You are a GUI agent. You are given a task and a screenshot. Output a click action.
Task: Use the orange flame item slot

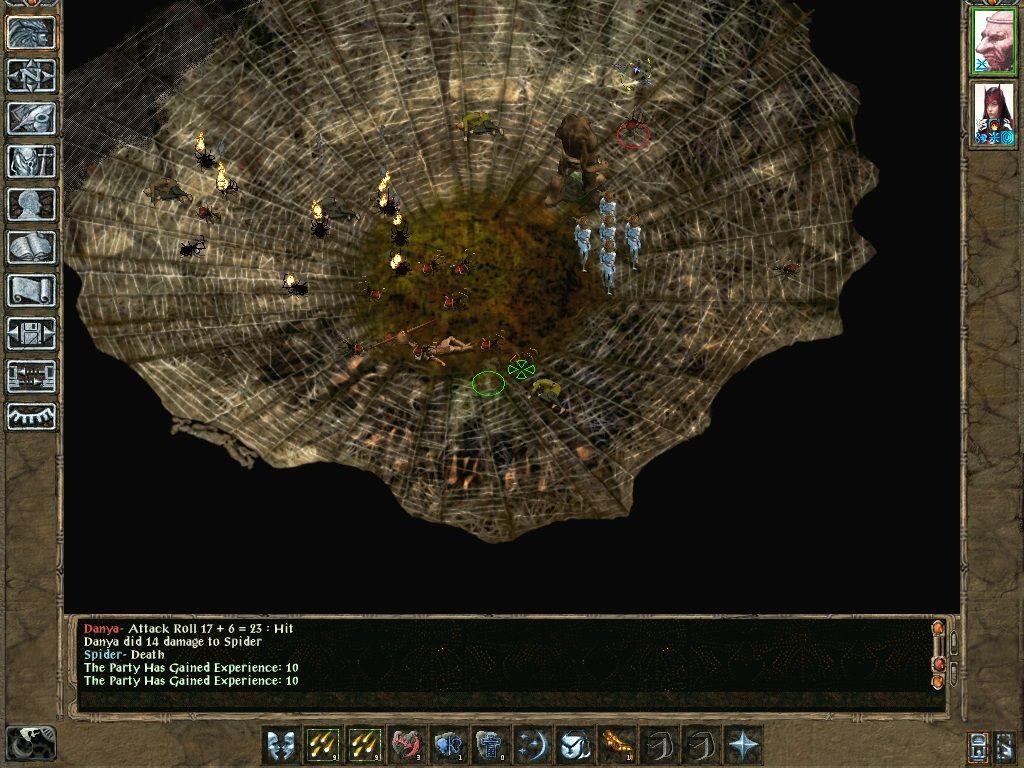point(616,745)
